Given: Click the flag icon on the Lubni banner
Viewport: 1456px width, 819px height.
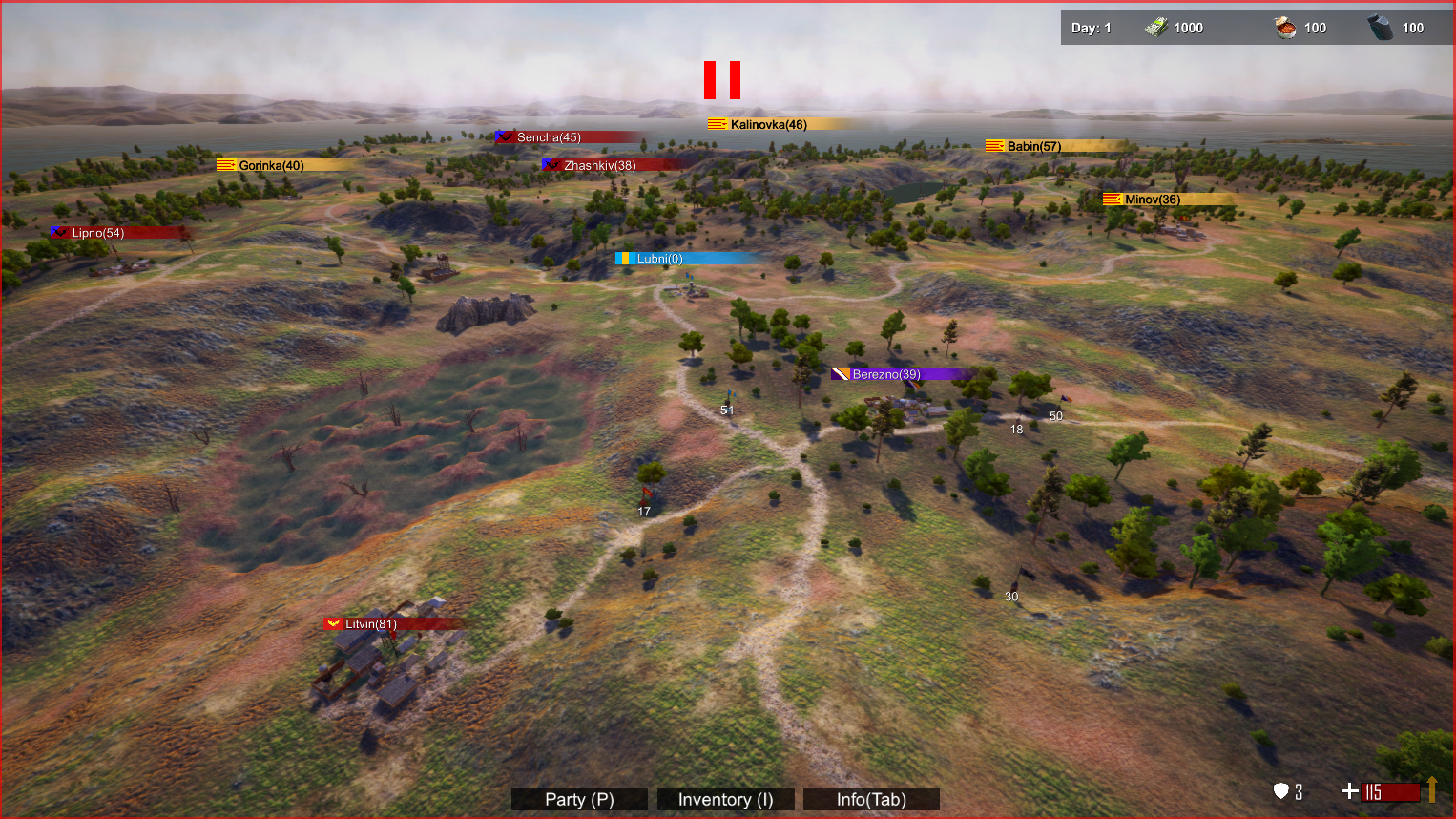Looking at the screenshot, I should (625, 258).
